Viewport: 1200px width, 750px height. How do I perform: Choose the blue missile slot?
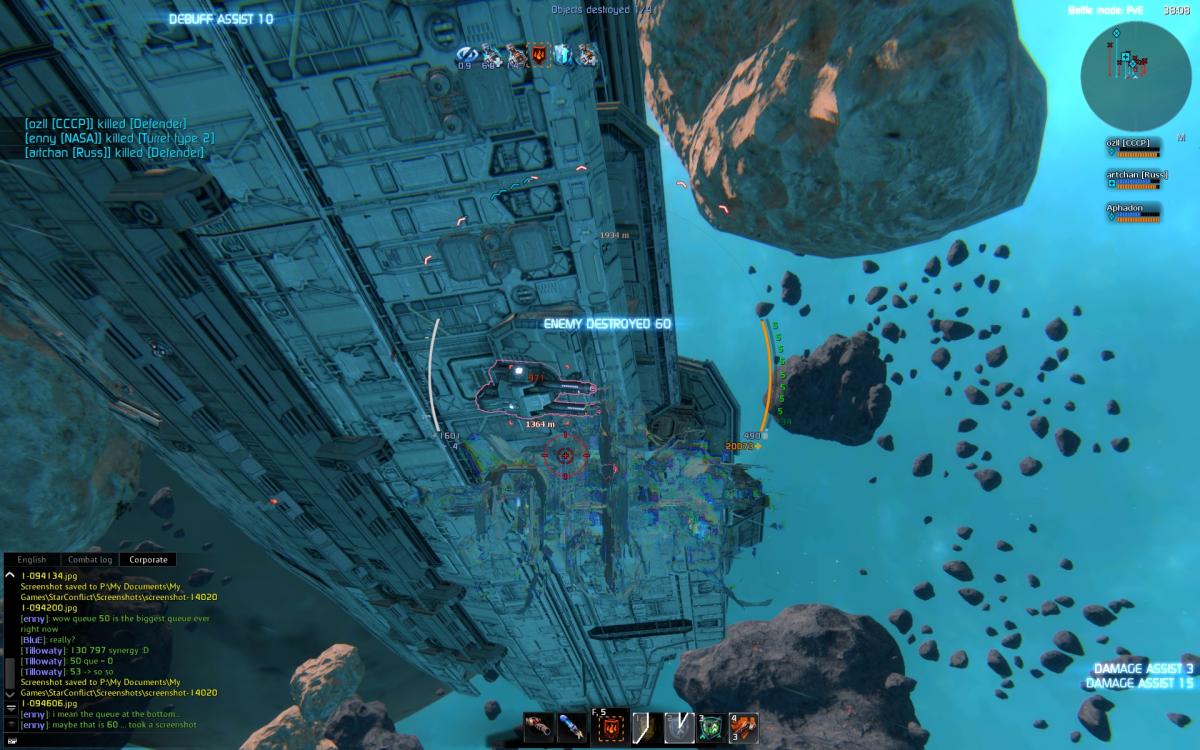[x=572, y=726]
